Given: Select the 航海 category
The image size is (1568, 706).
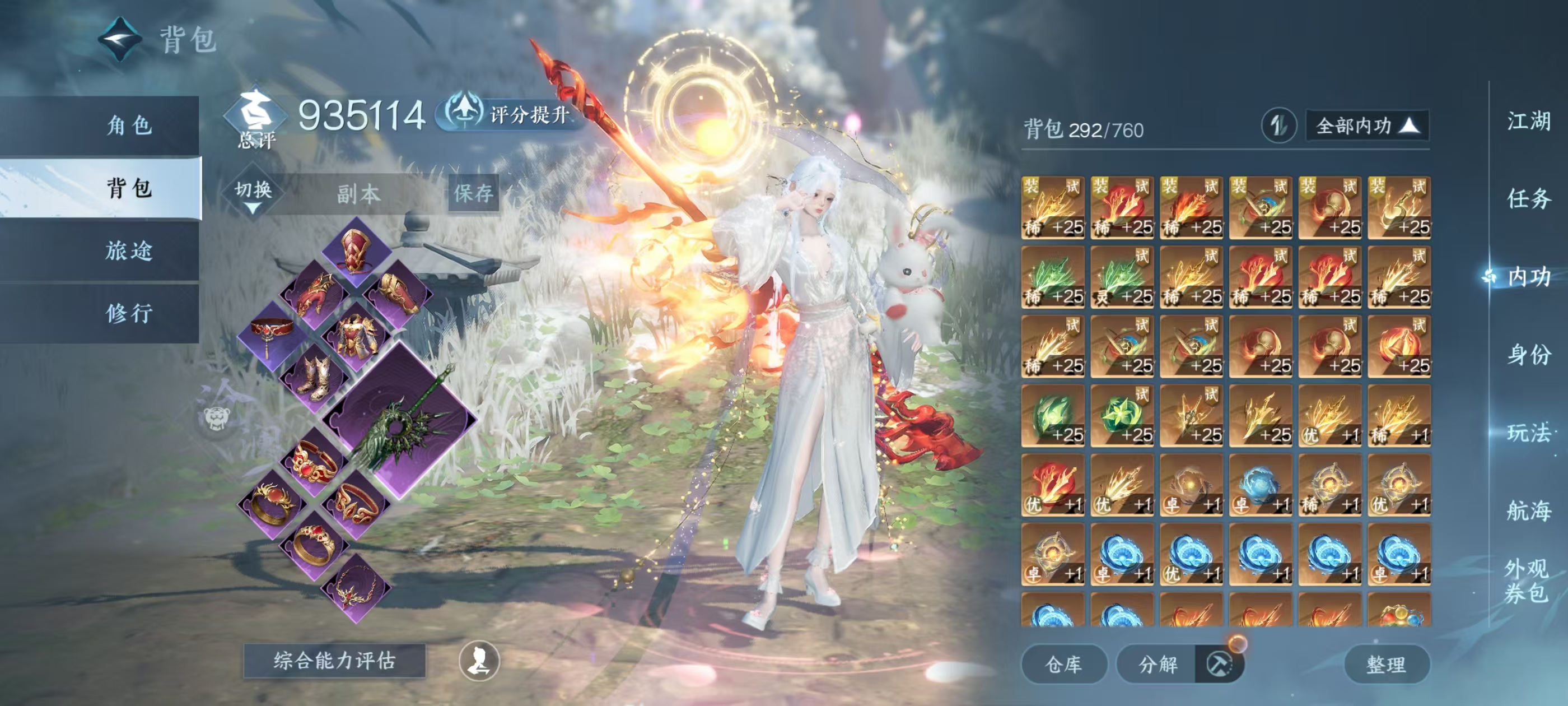Looking at the screenshot, I should pyautogui.click(x=1528, y=510).
